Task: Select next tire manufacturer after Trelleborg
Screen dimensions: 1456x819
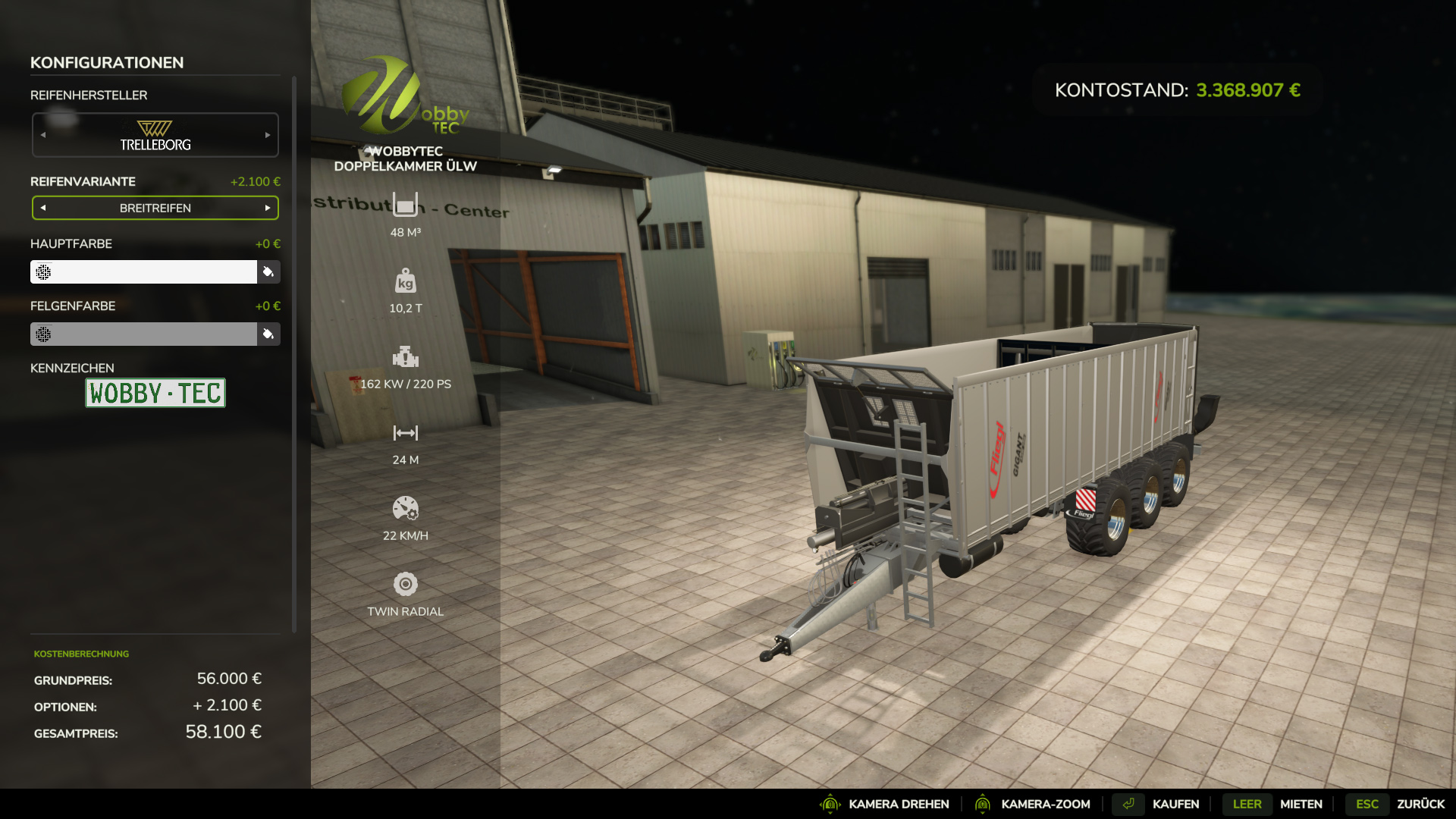Action: pyautogui.click(x=268, y=135)
